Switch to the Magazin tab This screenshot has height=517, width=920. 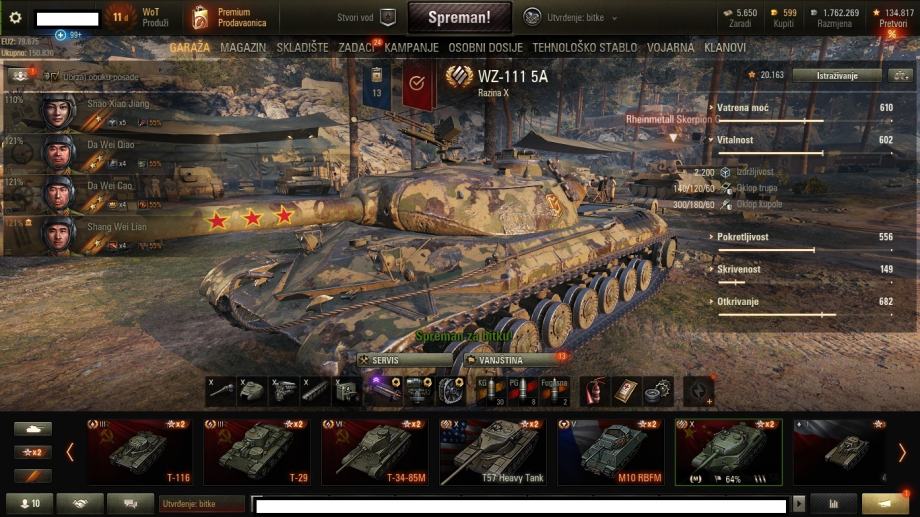(243, 47)
